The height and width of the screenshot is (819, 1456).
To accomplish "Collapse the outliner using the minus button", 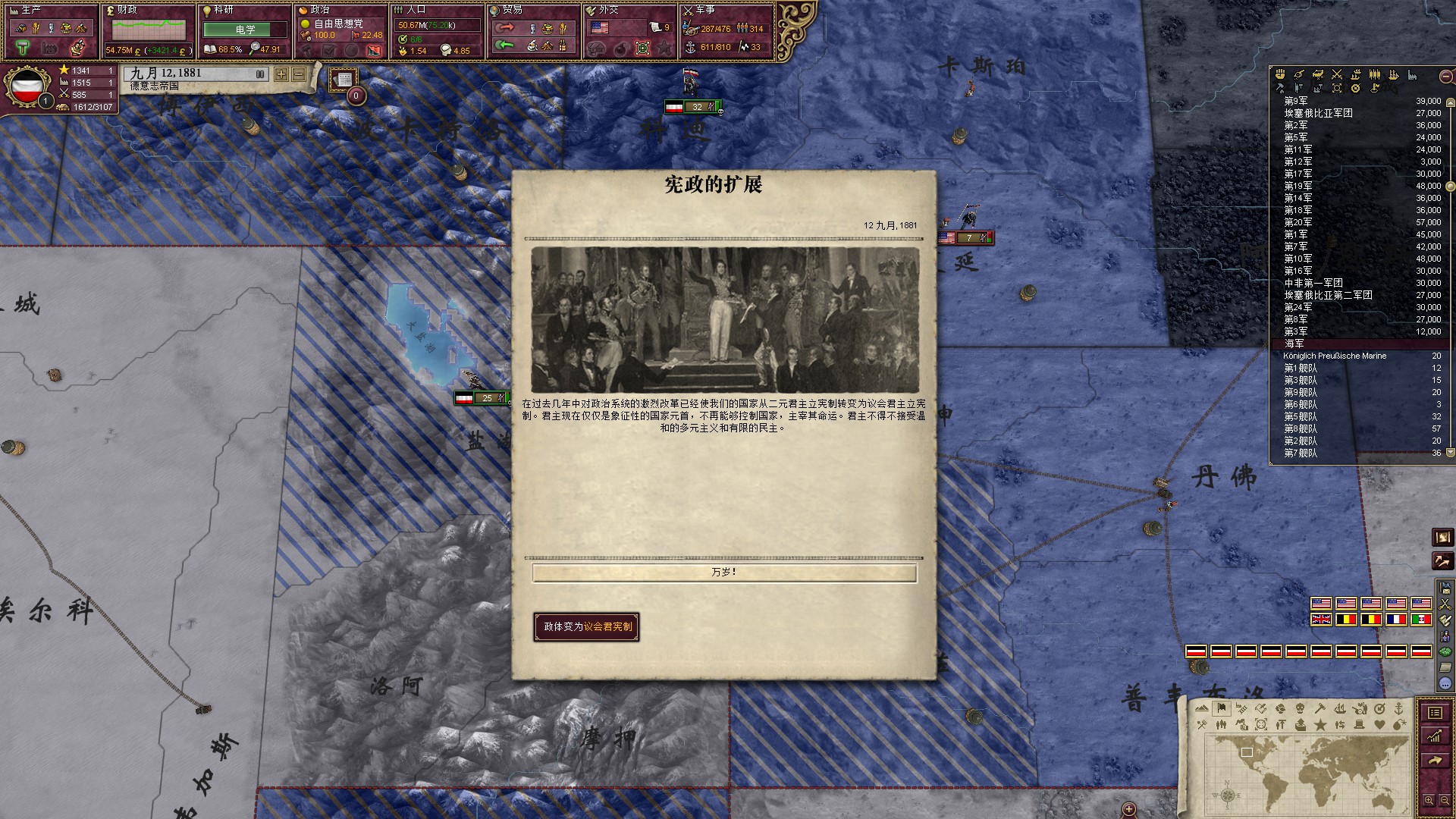I will pyautogui.click(x=1445, y=77).
